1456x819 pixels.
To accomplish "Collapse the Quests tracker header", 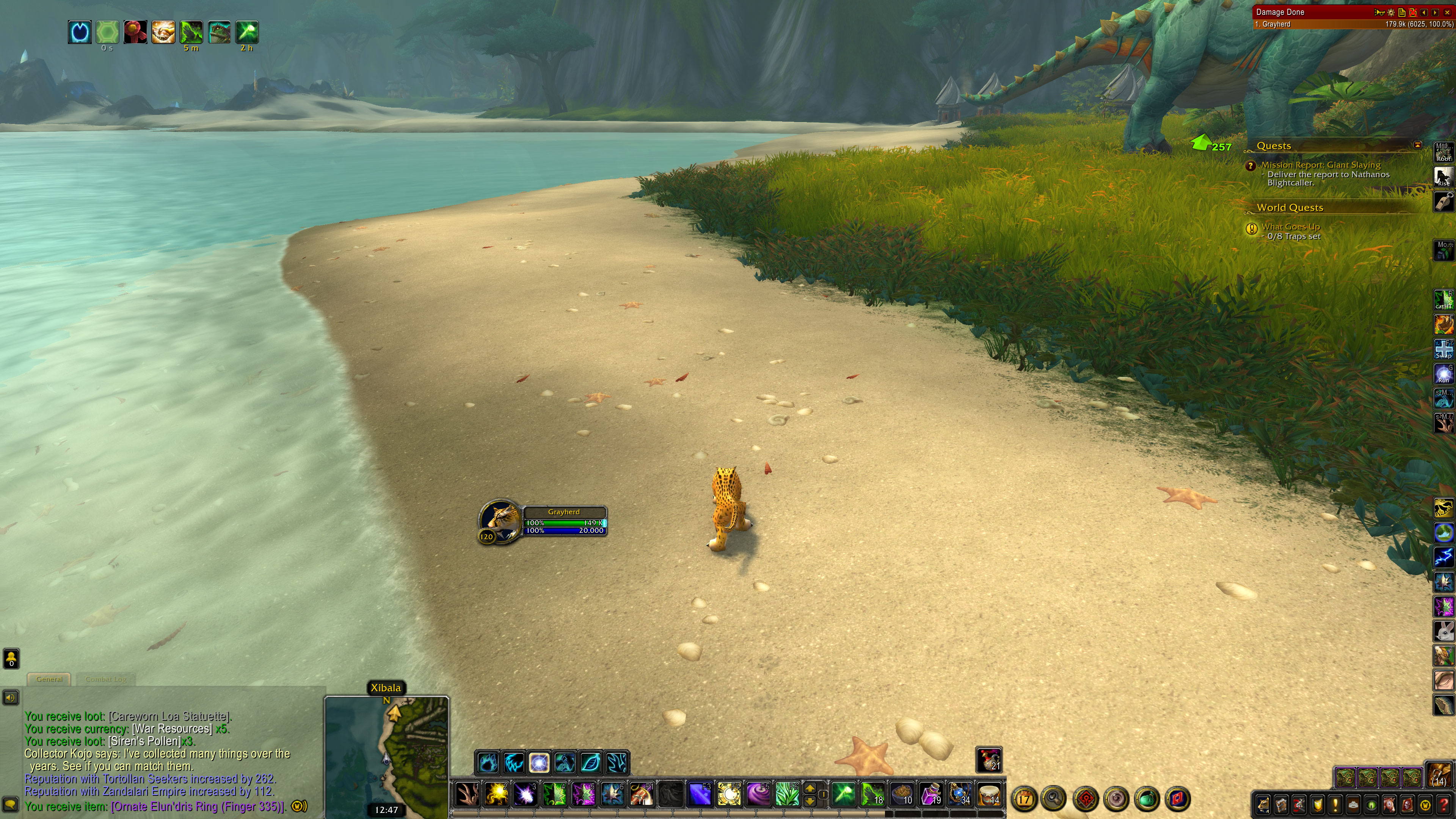I will (x=1417, y=145).
